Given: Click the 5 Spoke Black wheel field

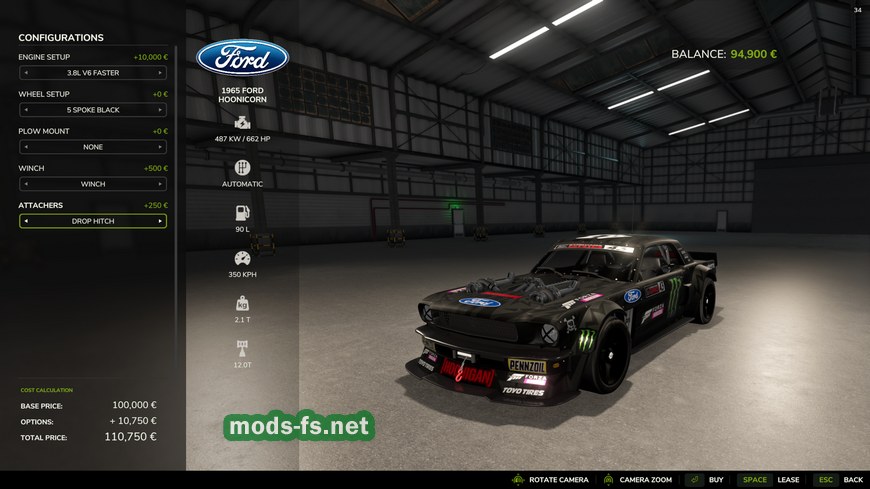Looking at the screenshot, I should (92, 110).
